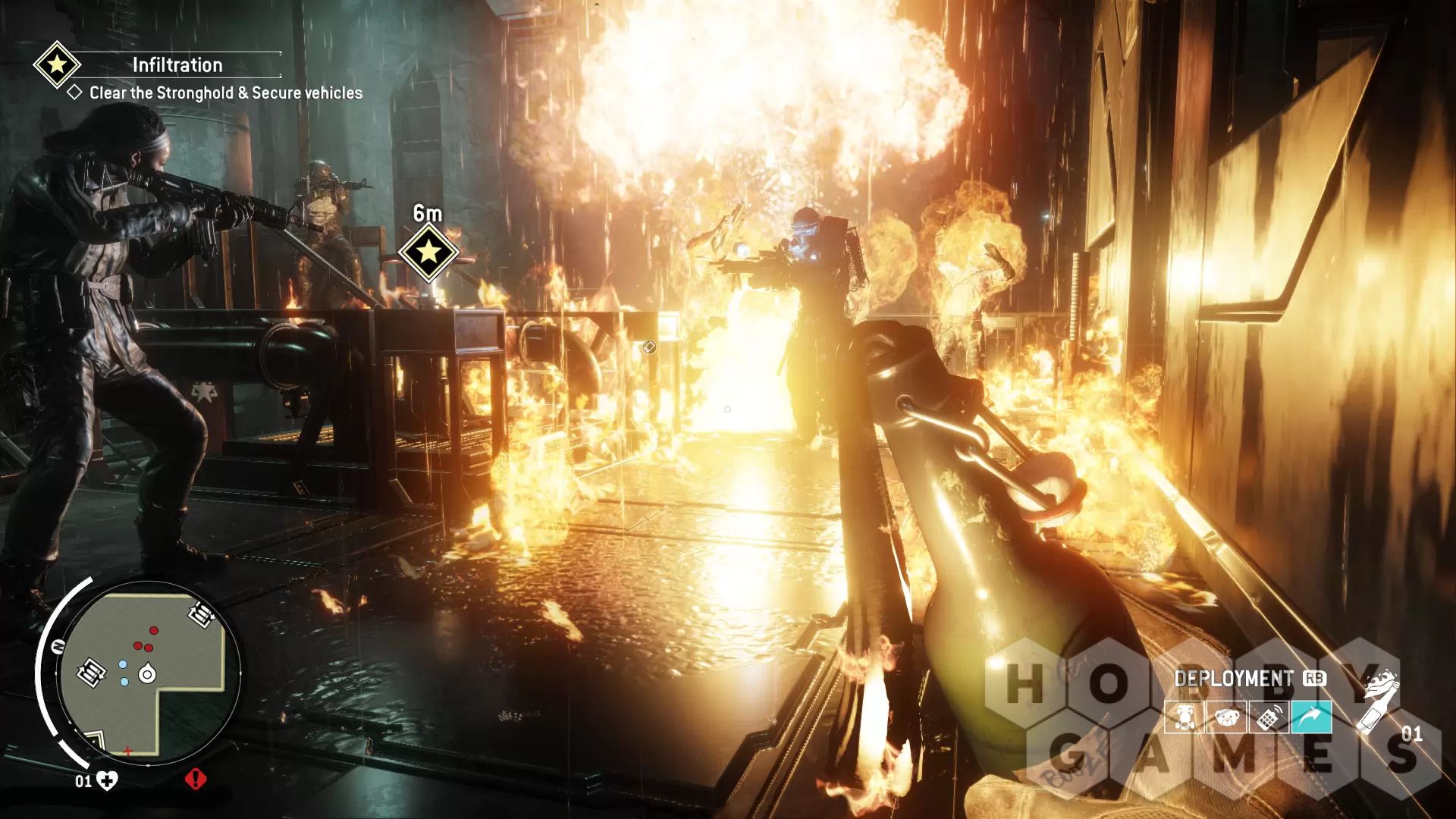
Task: Select the RC car deployment slot
Action: tap(1185, 718)
